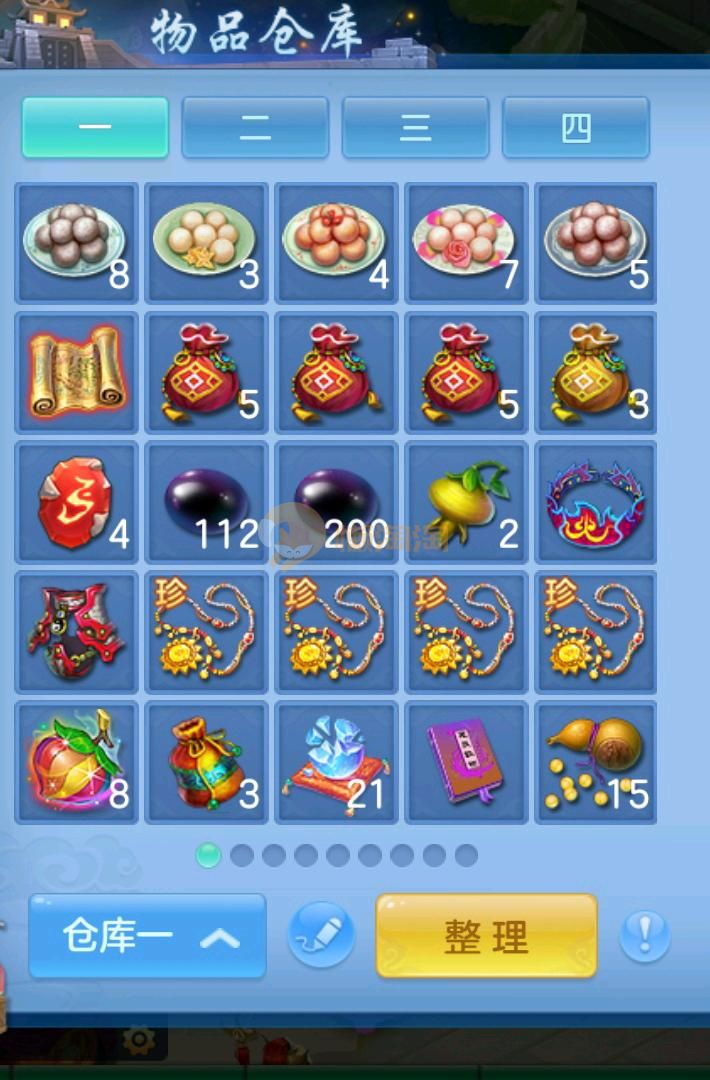
Task: Select the golden scroll item
Action: click(77, 372)
